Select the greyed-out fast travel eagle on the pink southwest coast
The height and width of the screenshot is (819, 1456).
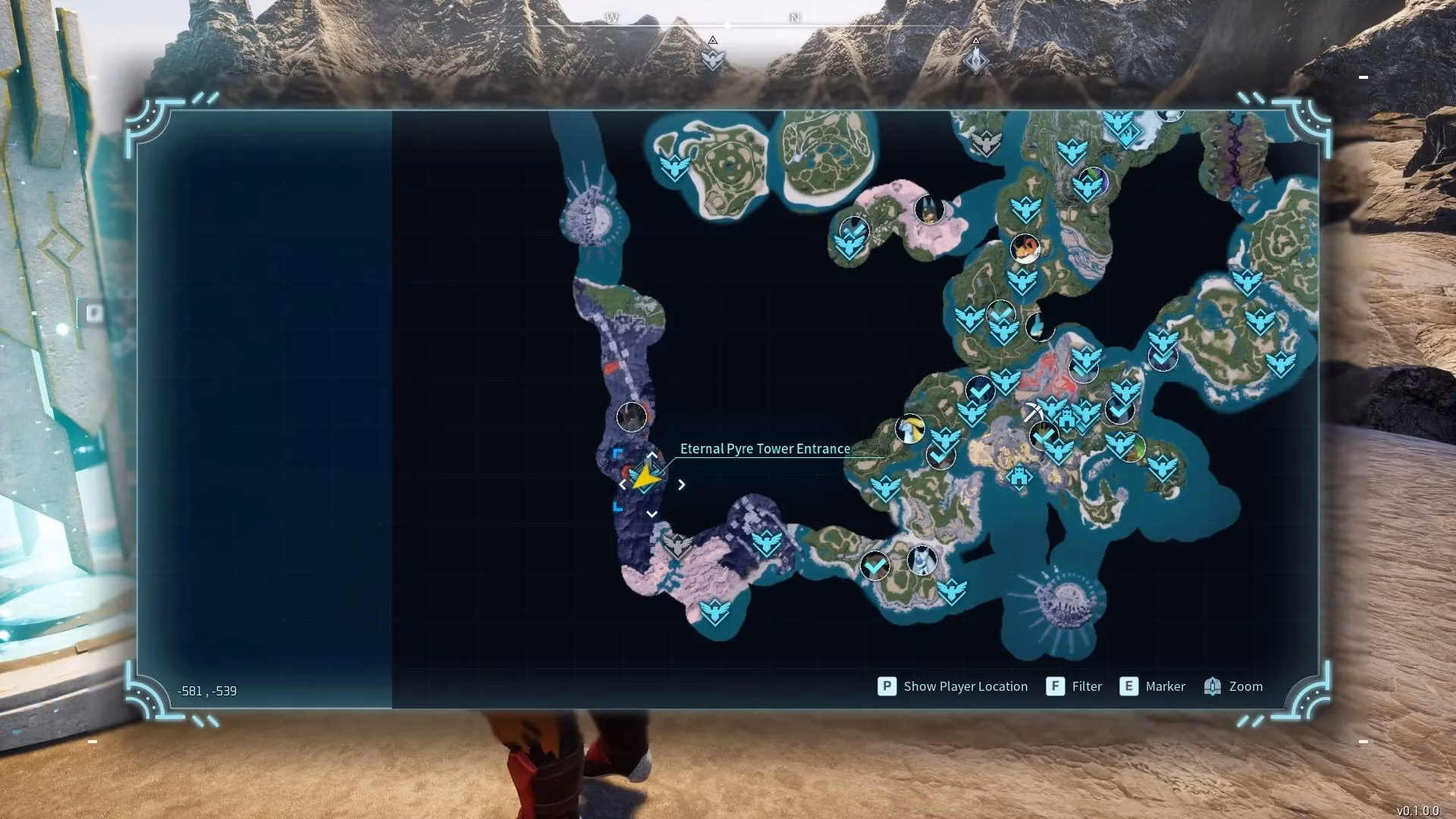(x=676, y=544)
